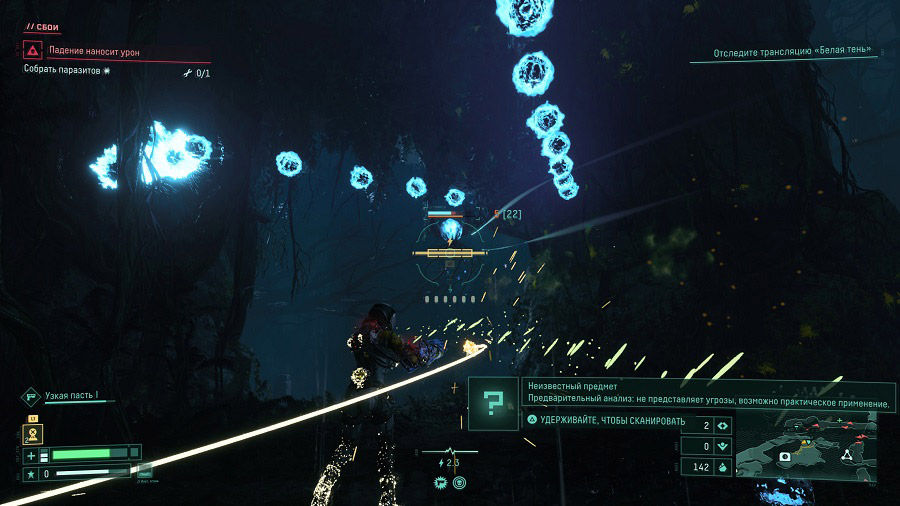
Task: Click the yellow consumable item slot
Action: click(x=30, y=433)
